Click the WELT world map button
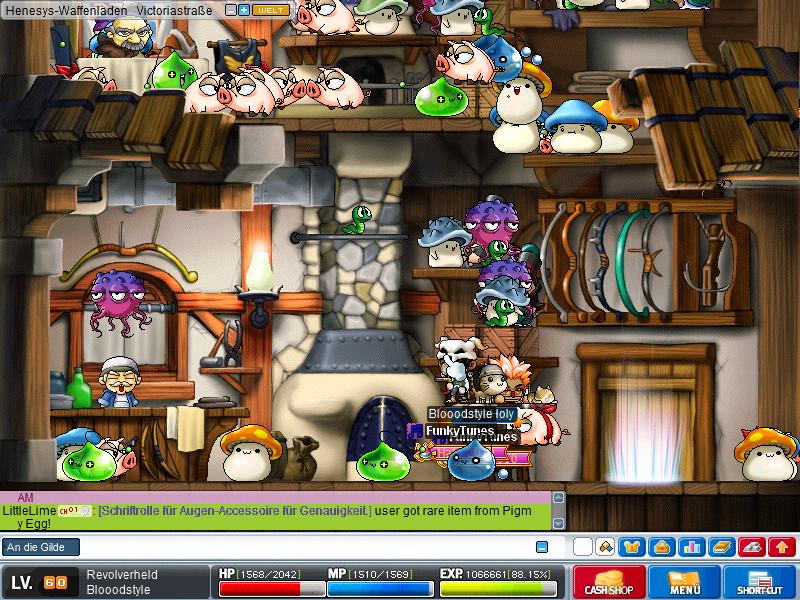800x600 pixels. click(x=270, y=9)
